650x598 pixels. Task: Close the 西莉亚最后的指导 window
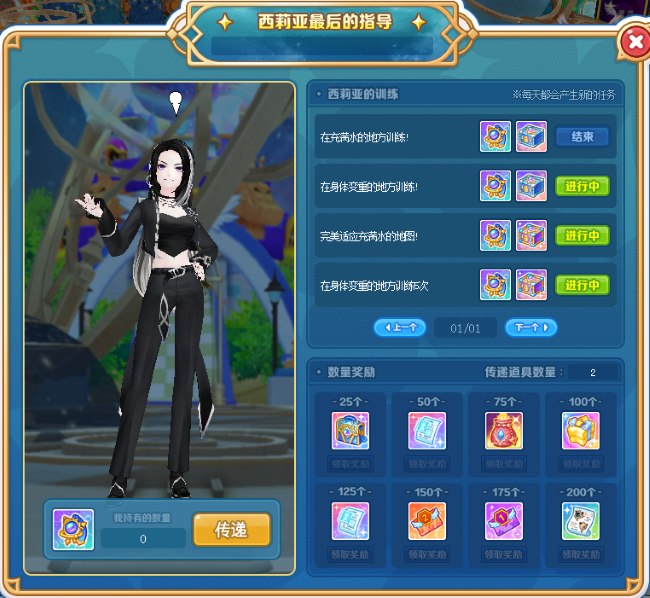click(633, 42)
